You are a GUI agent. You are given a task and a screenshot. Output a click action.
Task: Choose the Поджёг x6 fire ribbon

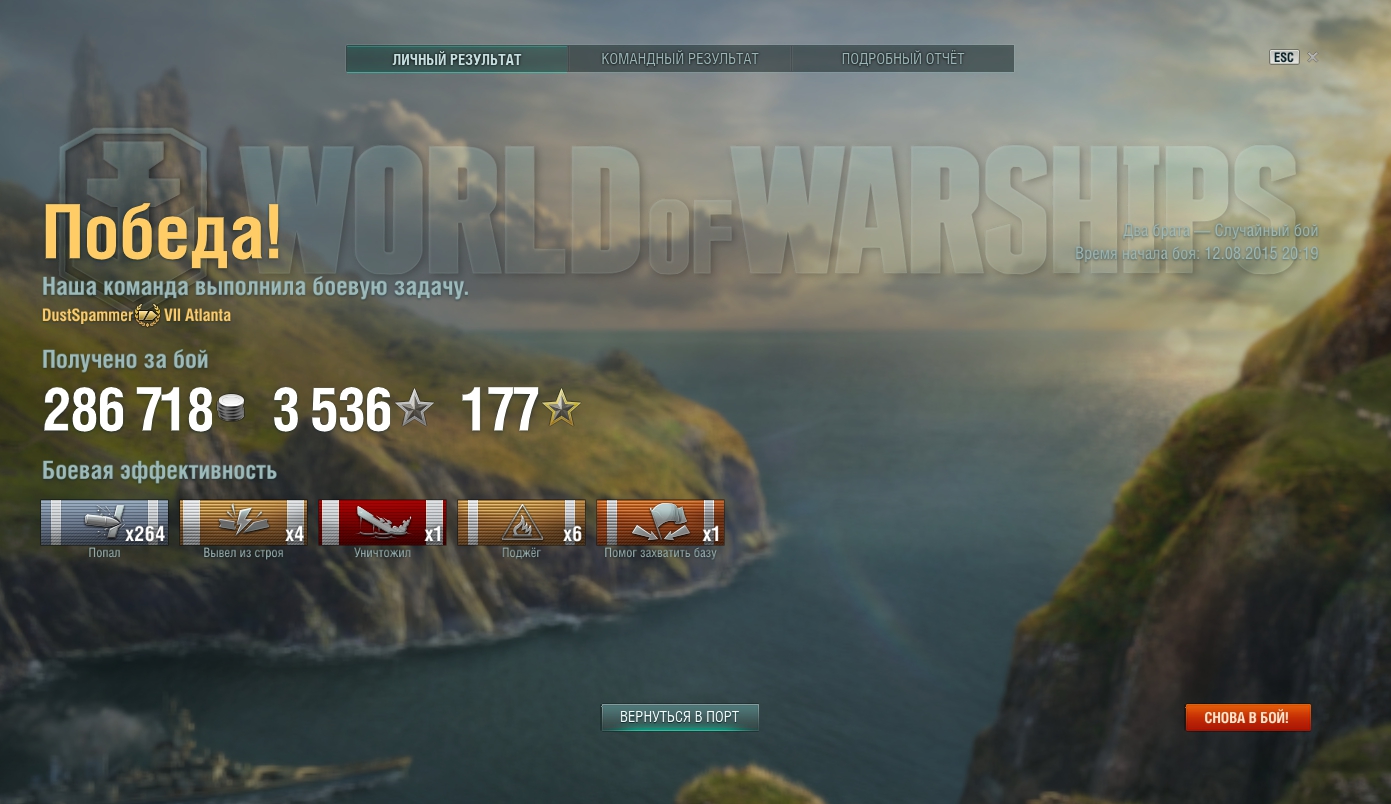(521, 523)
